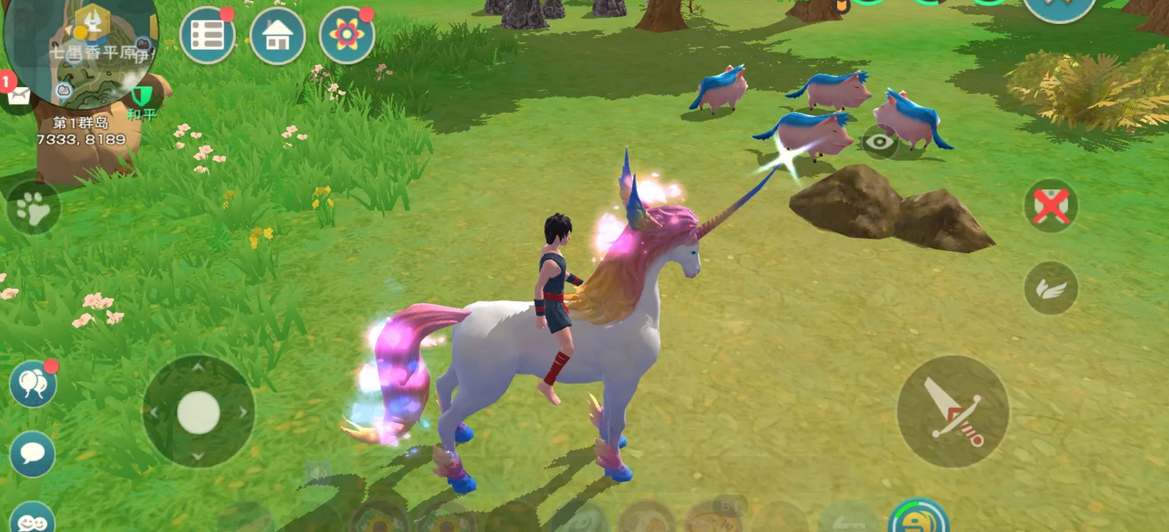Tap the house home button

[278, 35]
